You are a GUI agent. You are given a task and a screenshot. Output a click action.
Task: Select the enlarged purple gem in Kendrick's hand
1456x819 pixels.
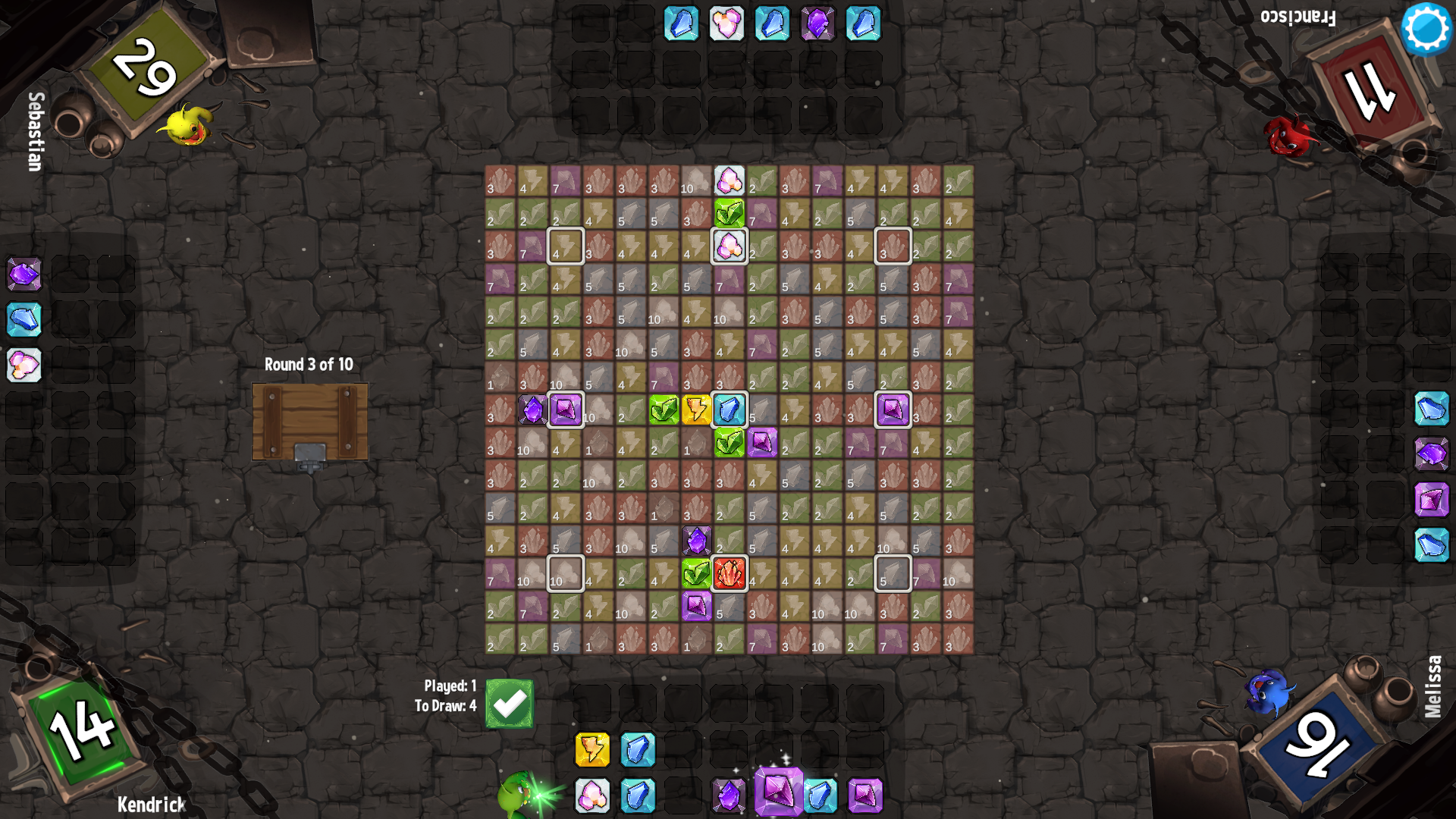pos(778,791)
